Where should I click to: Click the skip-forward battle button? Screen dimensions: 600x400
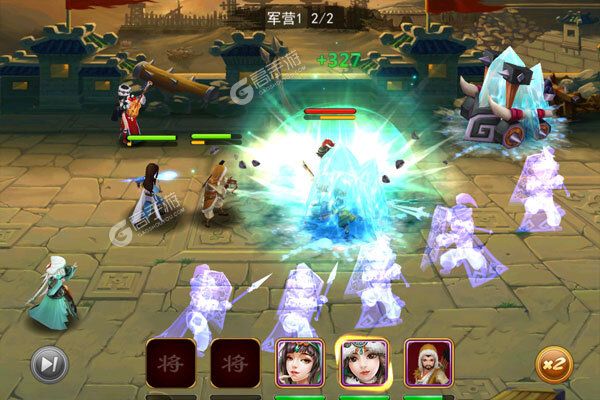pos(48,364)
